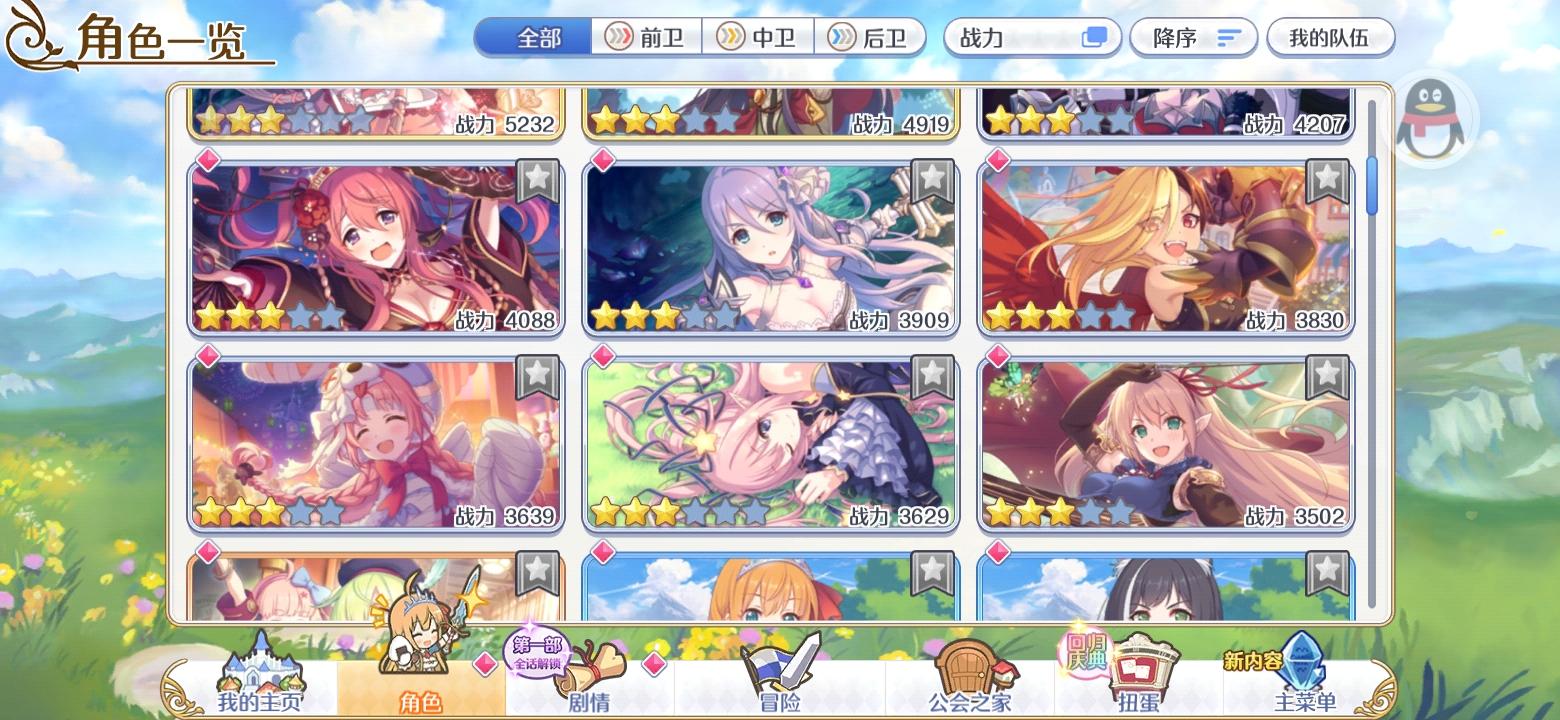Select the 战力3629 character thumbnail
1560x720 pixels.
[770, 440]
